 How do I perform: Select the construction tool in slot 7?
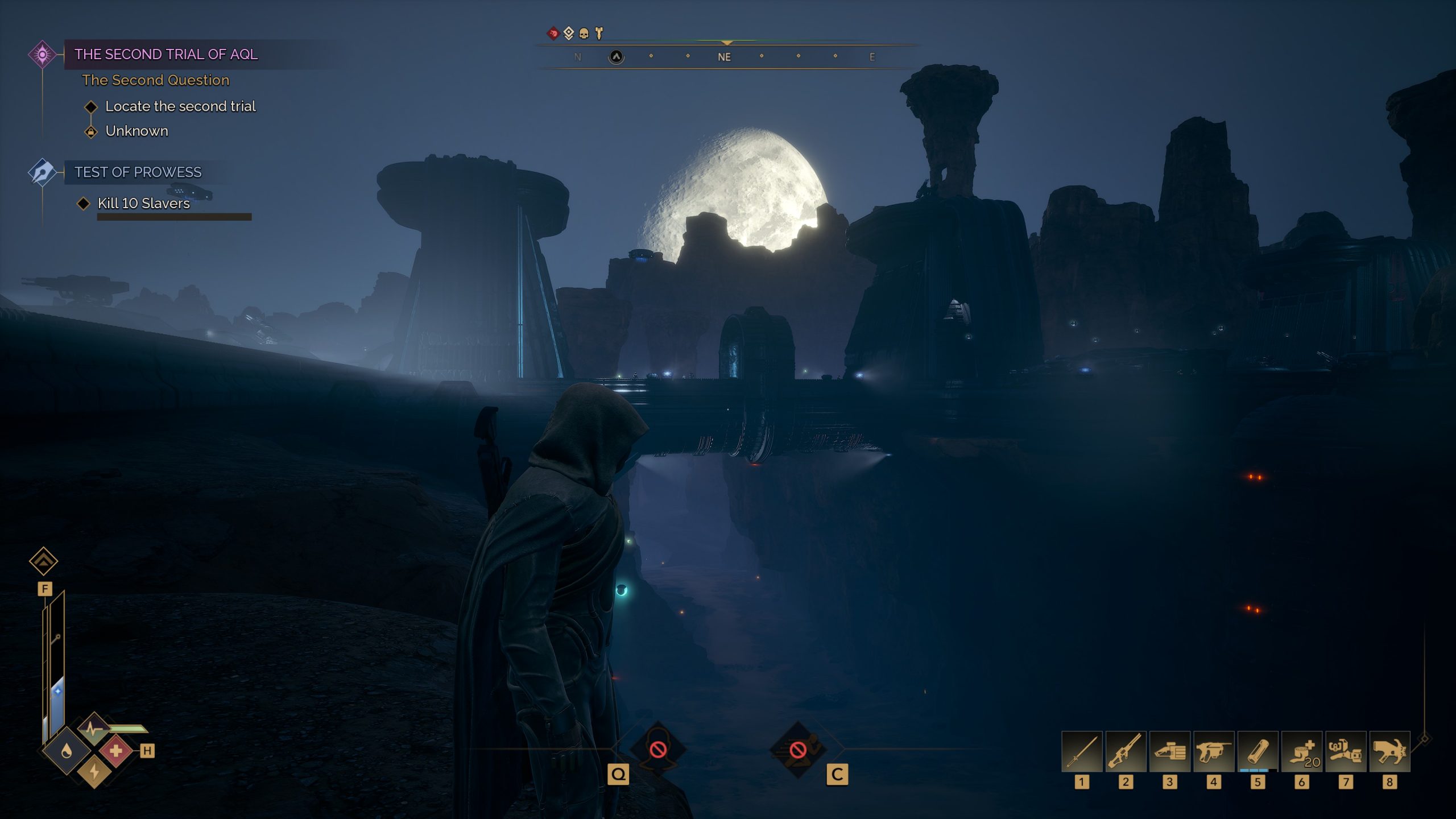[1345, 751]
